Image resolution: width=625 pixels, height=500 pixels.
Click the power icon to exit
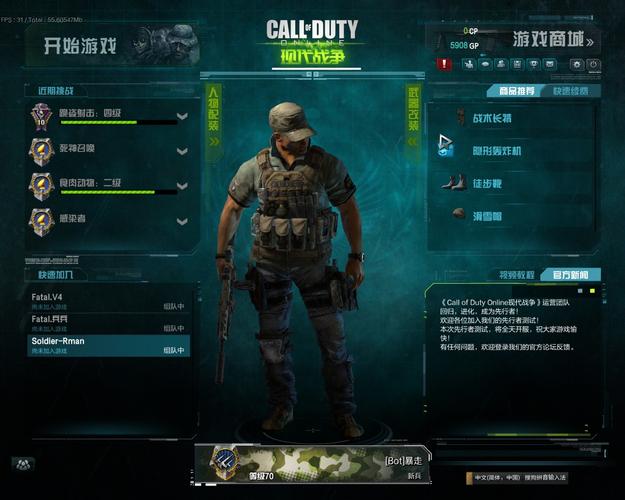point(594,64)
